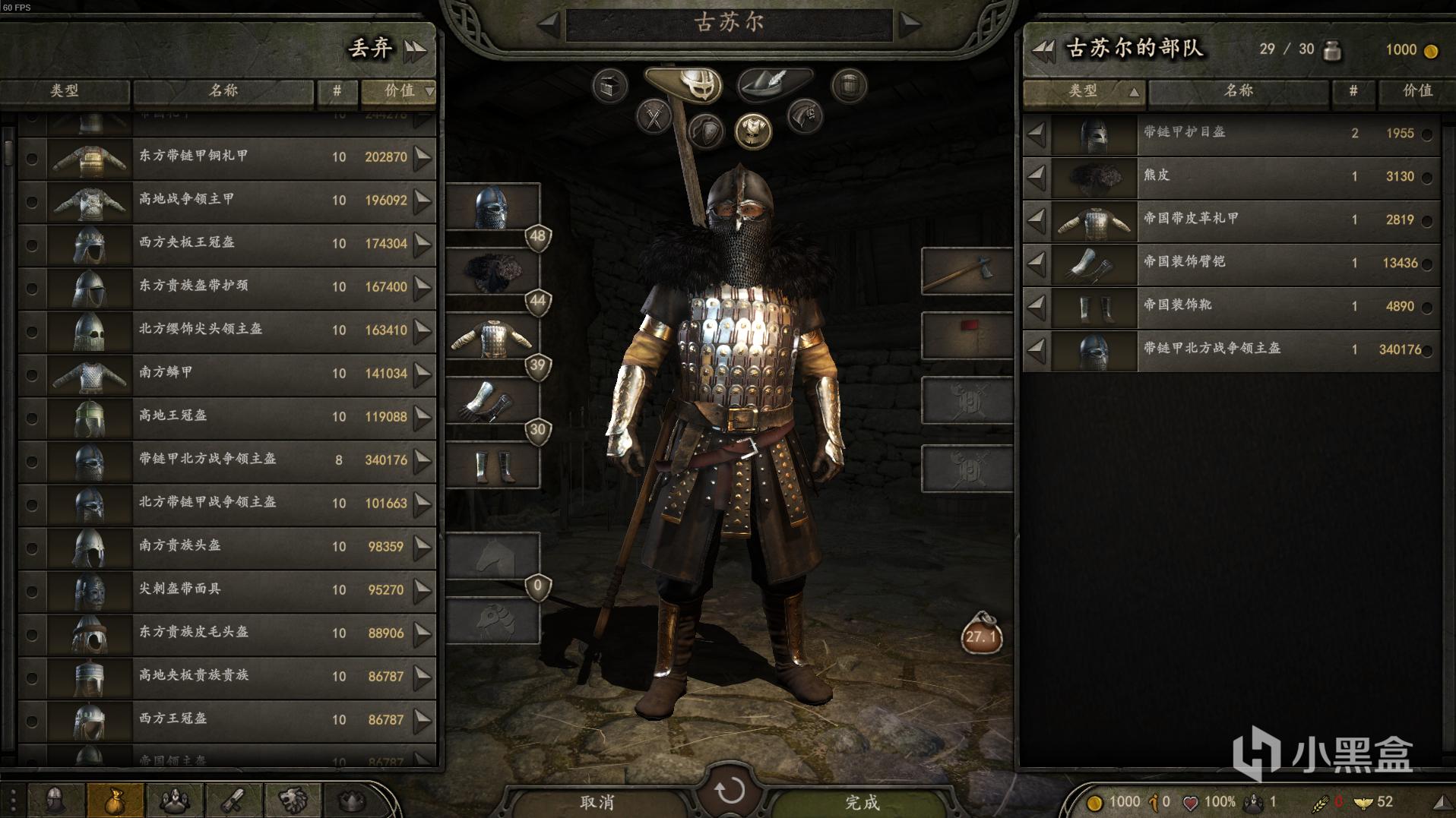The image size is (1456, 818).
Task: Select the 高地王冠盔 helmet row
Action: 228,417
